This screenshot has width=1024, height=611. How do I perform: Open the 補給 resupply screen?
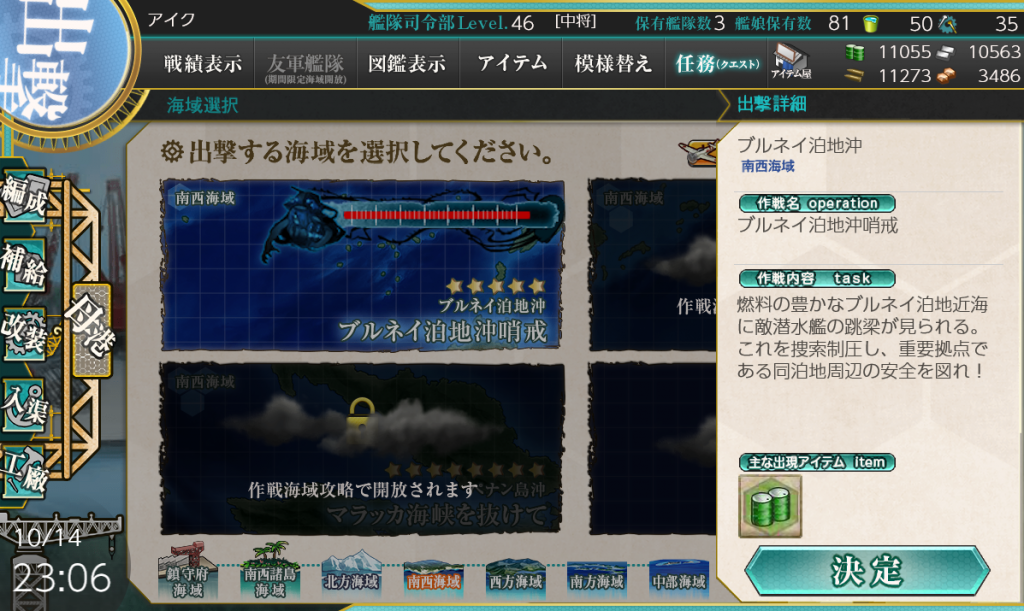[x=26, y=267]
